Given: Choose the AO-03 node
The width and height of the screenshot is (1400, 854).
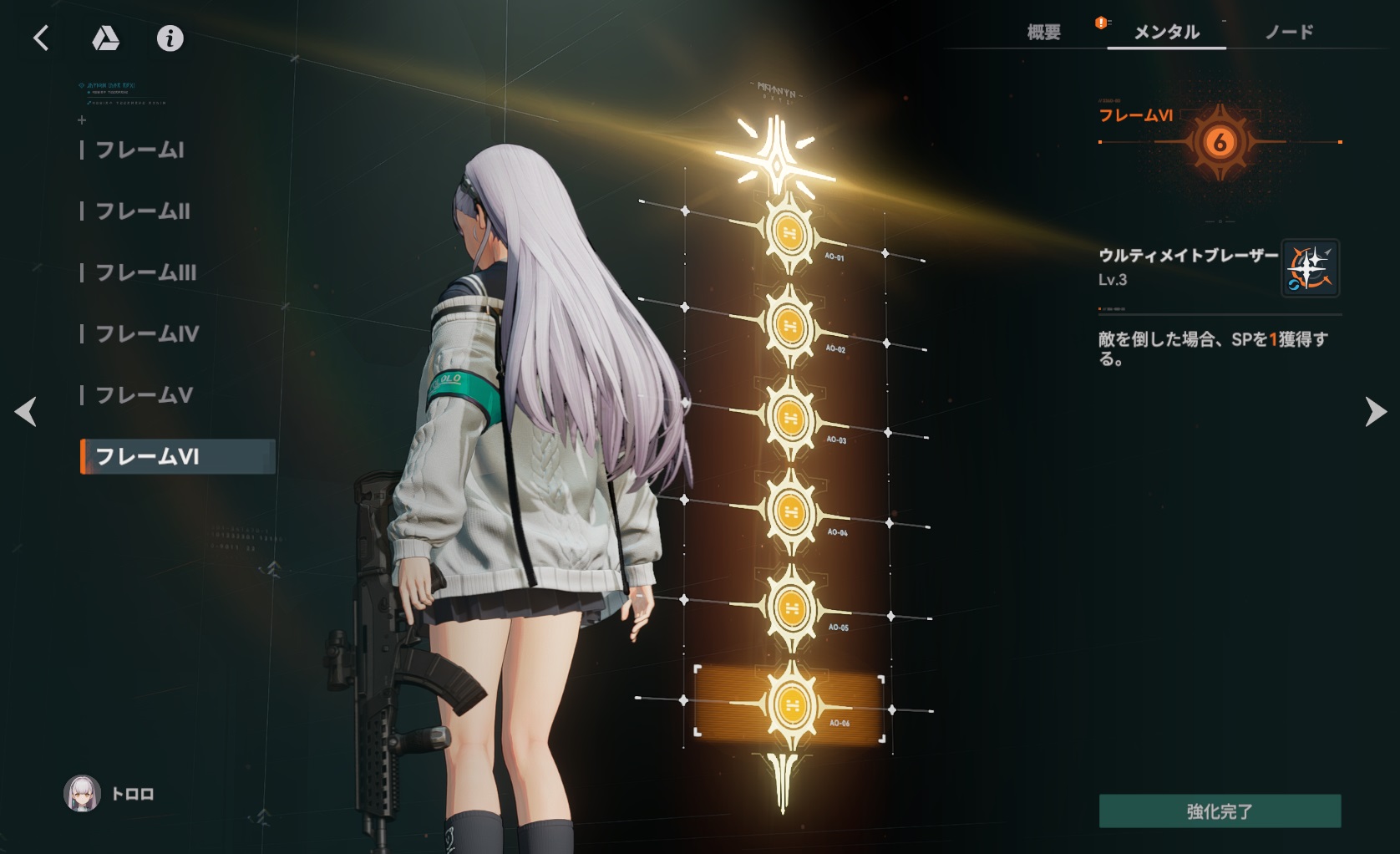Looking at the screenshot, I should [x=789, y=417].
